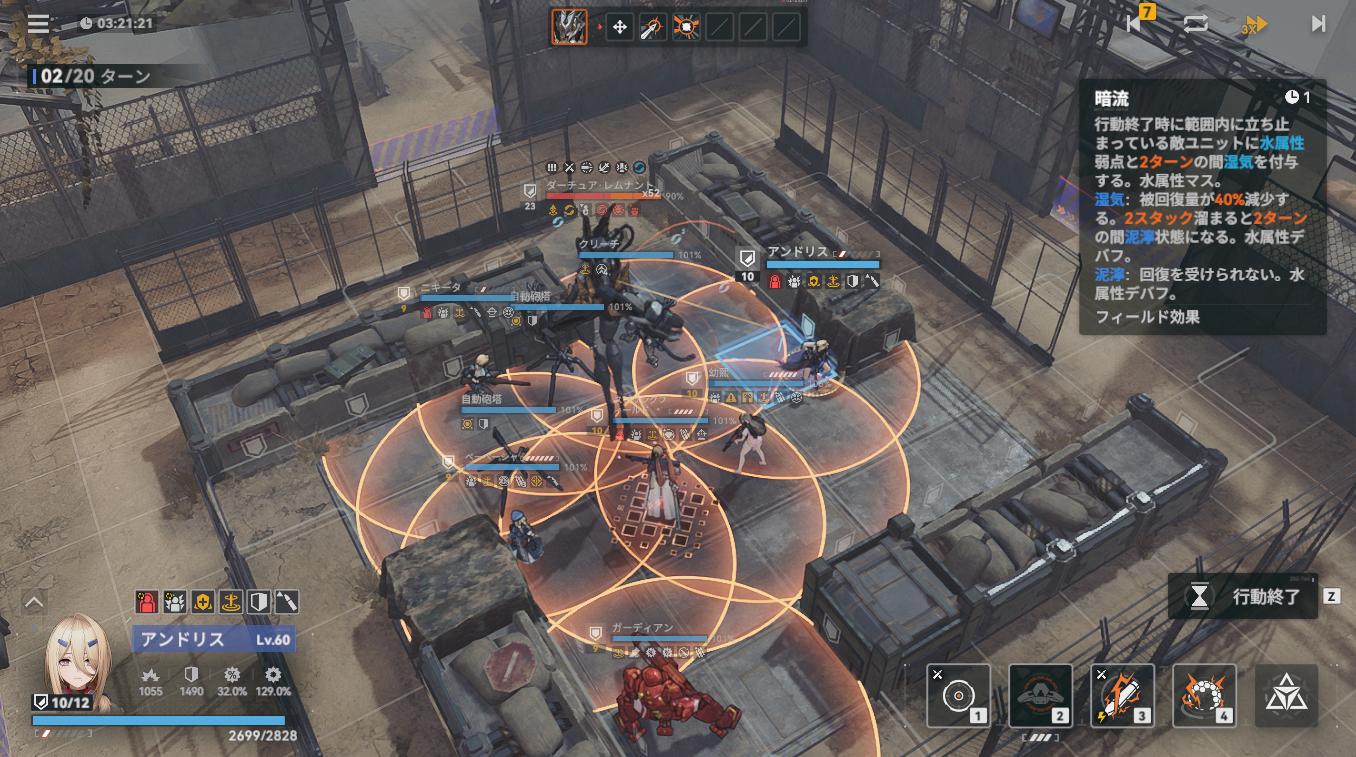Activate the lightning bullet skill in slot 3

click(1122, 696)
